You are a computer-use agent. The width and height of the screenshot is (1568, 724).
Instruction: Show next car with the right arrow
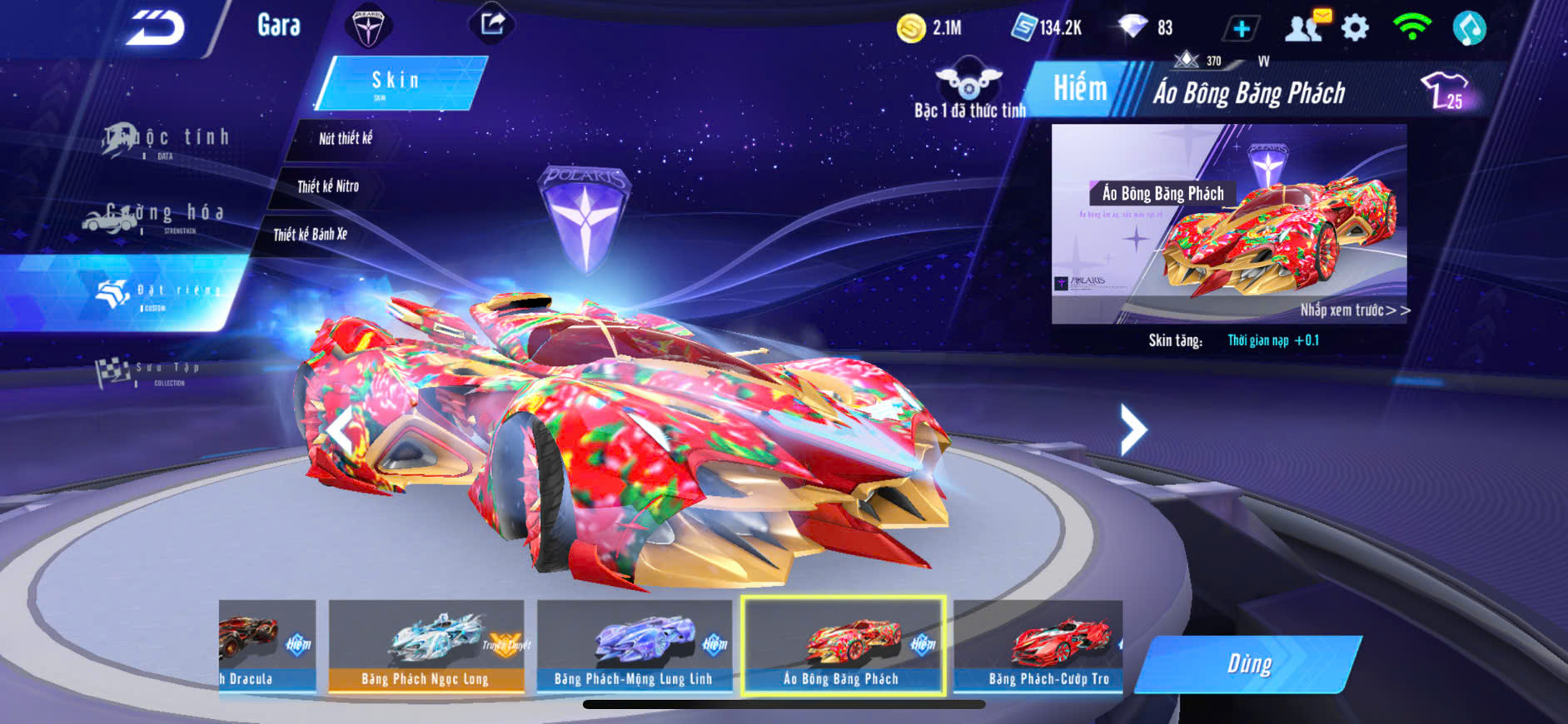[x=1132, y=429]
